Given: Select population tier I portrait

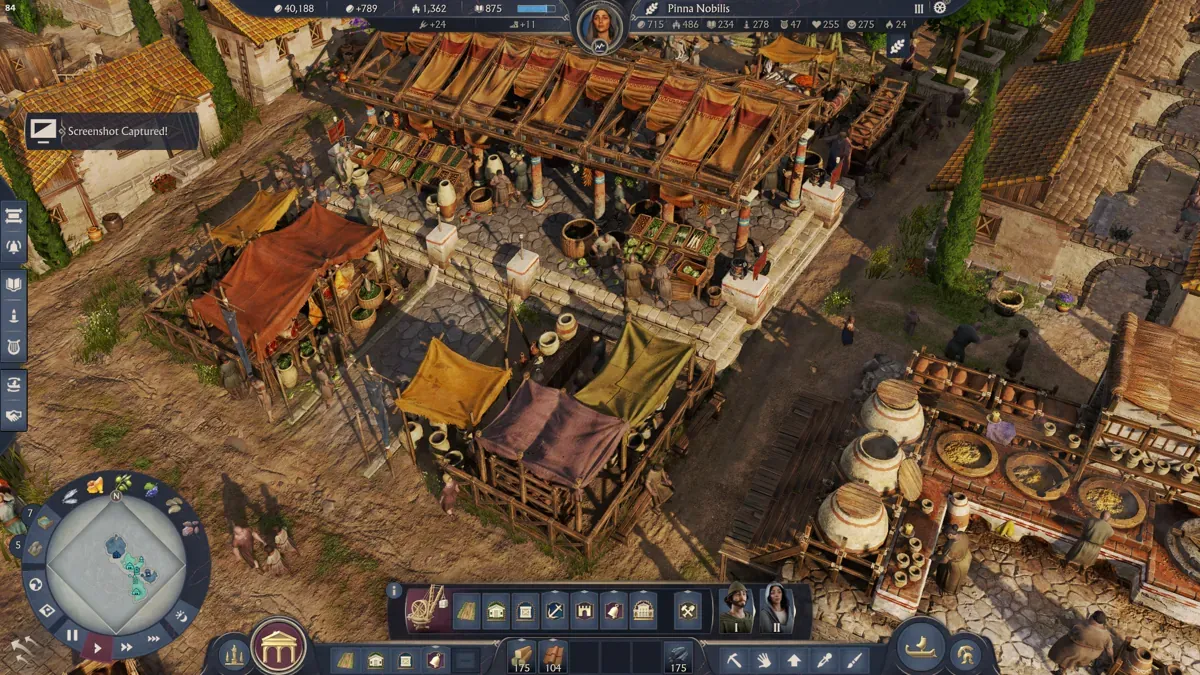Looking at the screenshot, I should coord(737,608).
